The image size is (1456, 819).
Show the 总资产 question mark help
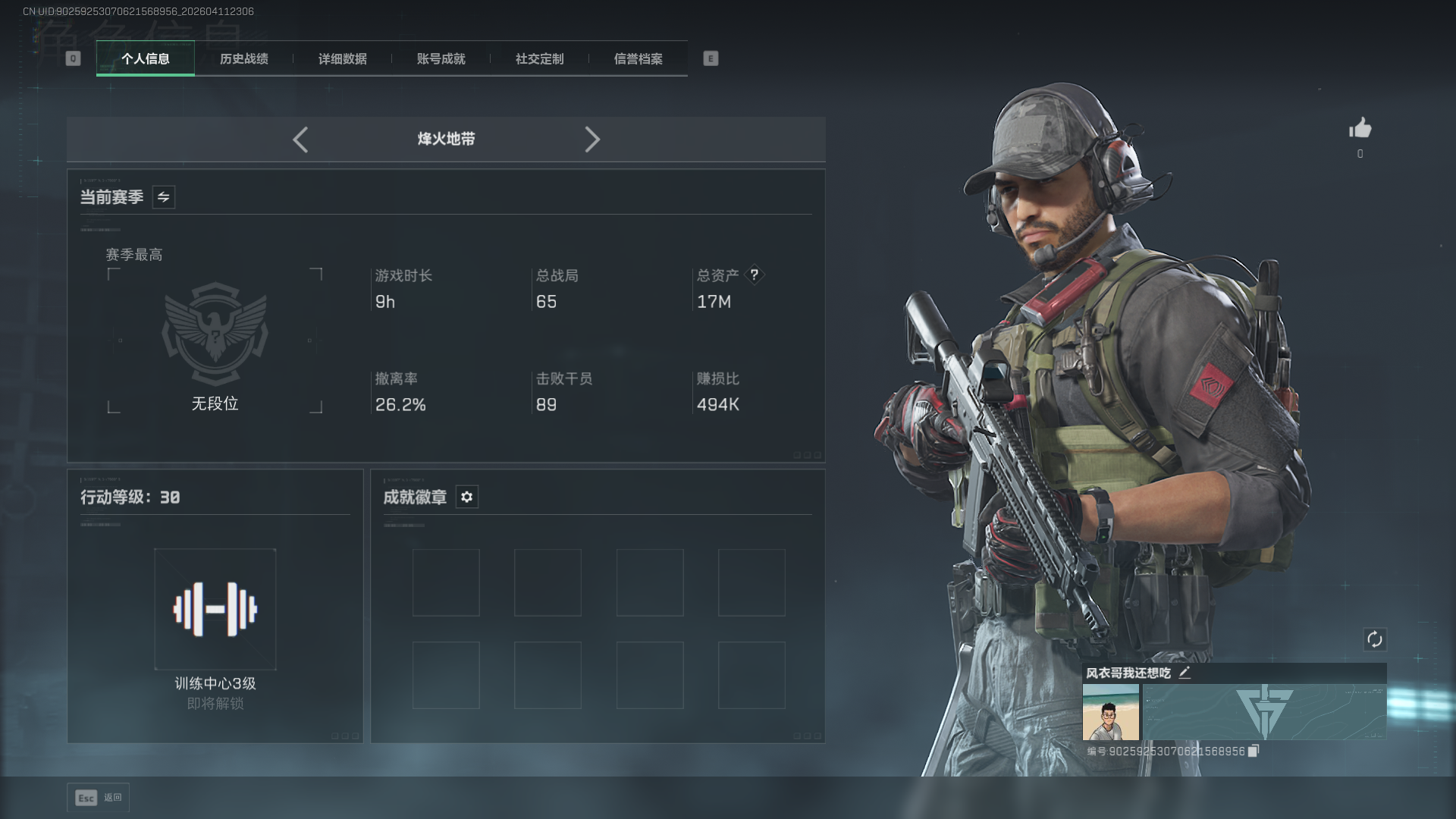755,275
